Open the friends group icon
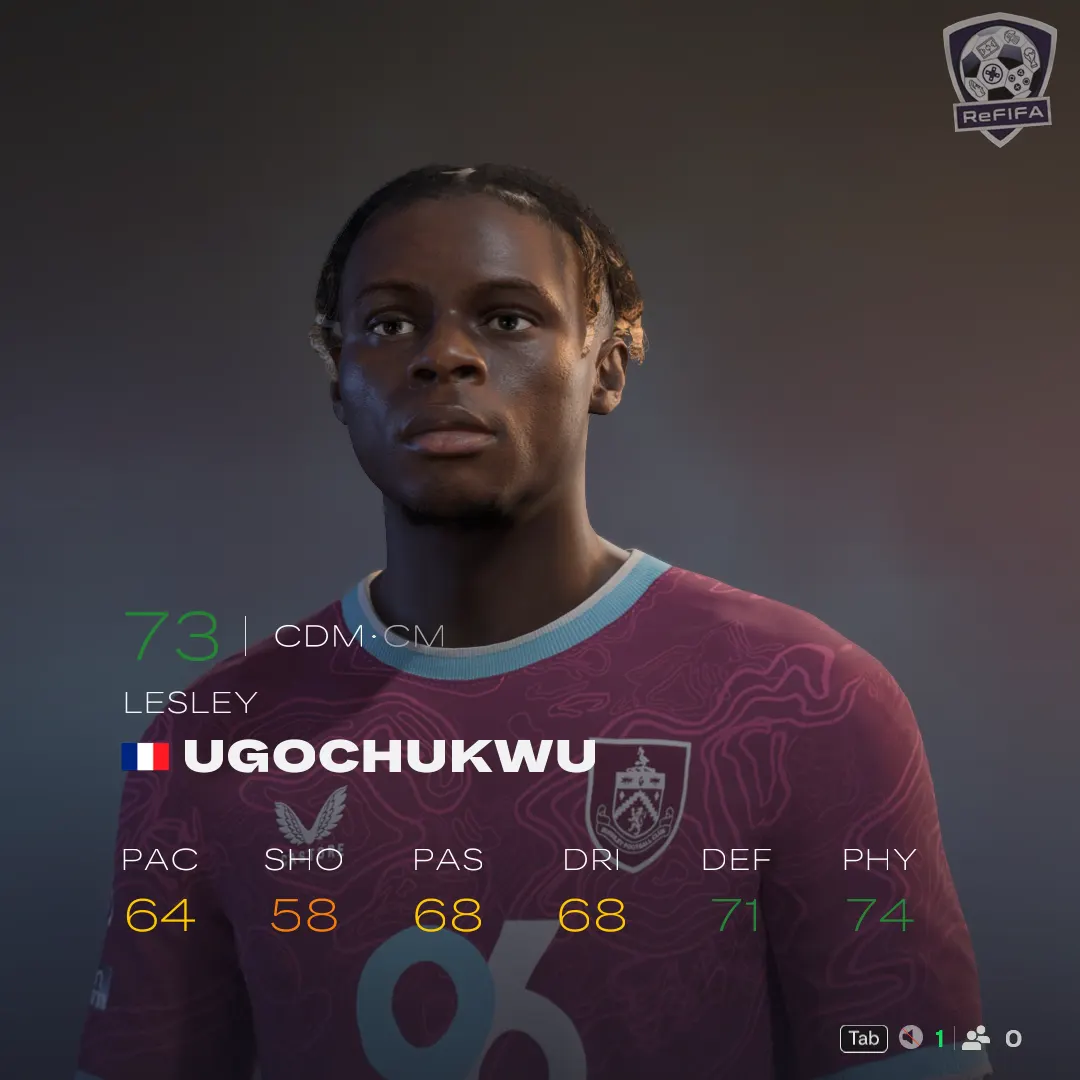The image size is (1080, 1080). click(x=976, y=1038)
